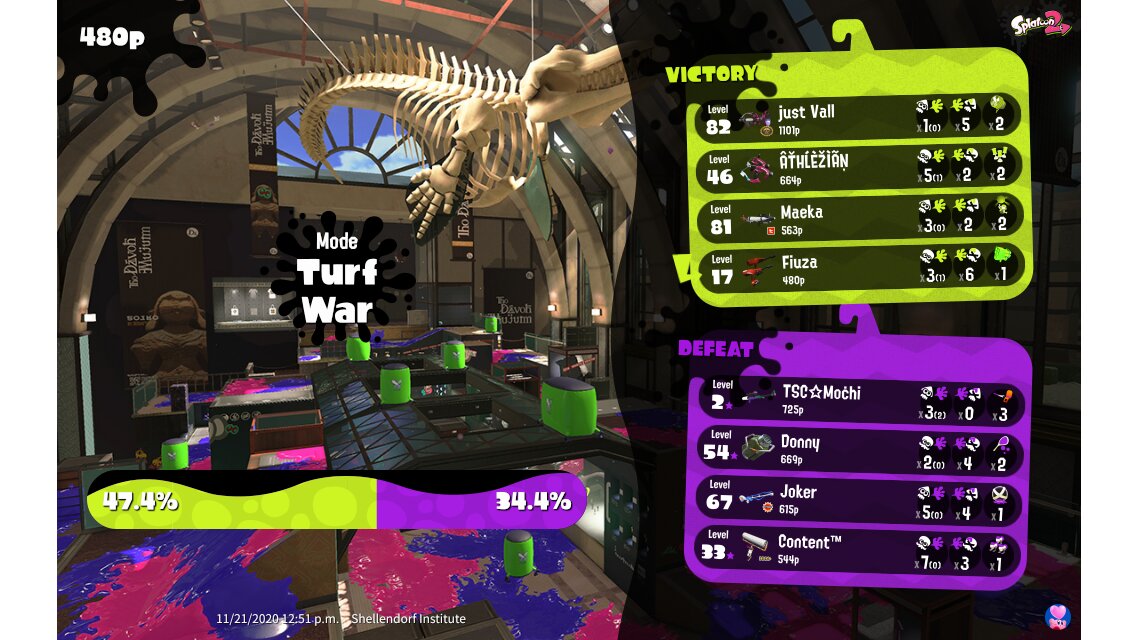Viewport: 1138px width, 640px height.
Task: Select Fiuza's row at 480p
Action: (860, 269)
